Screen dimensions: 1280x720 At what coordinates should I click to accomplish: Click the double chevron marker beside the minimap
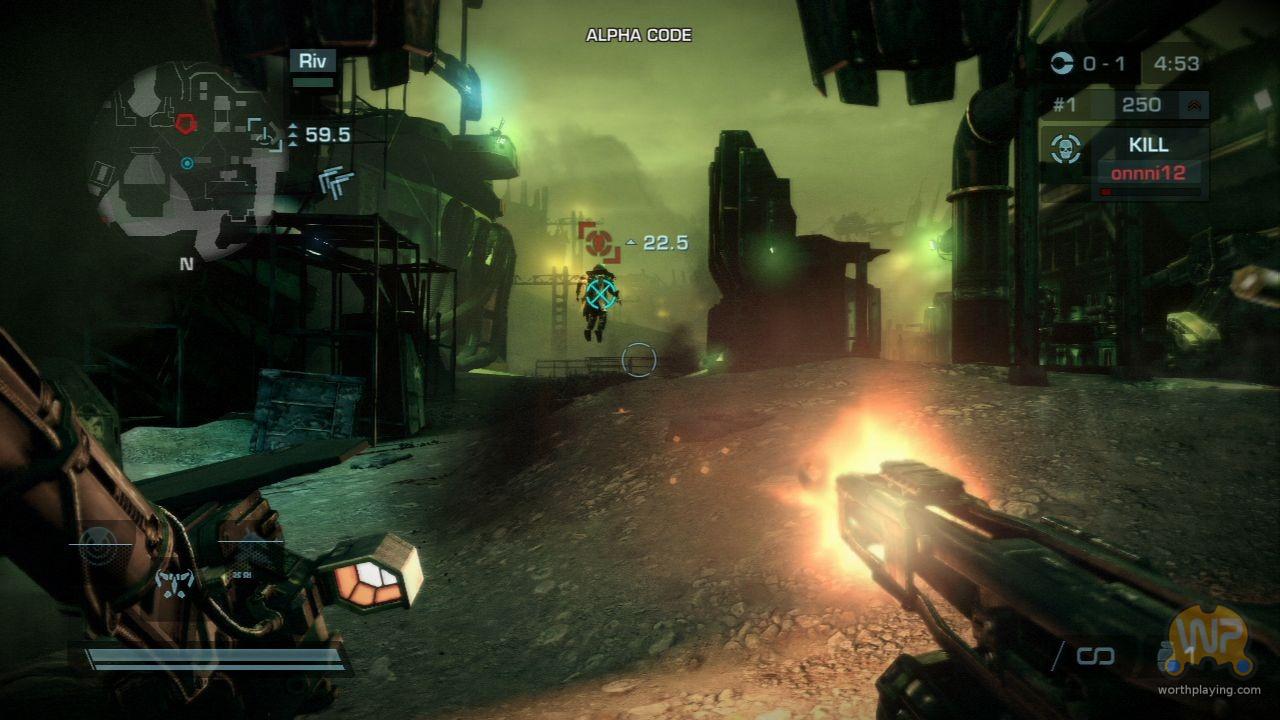(x=336, y=181)
